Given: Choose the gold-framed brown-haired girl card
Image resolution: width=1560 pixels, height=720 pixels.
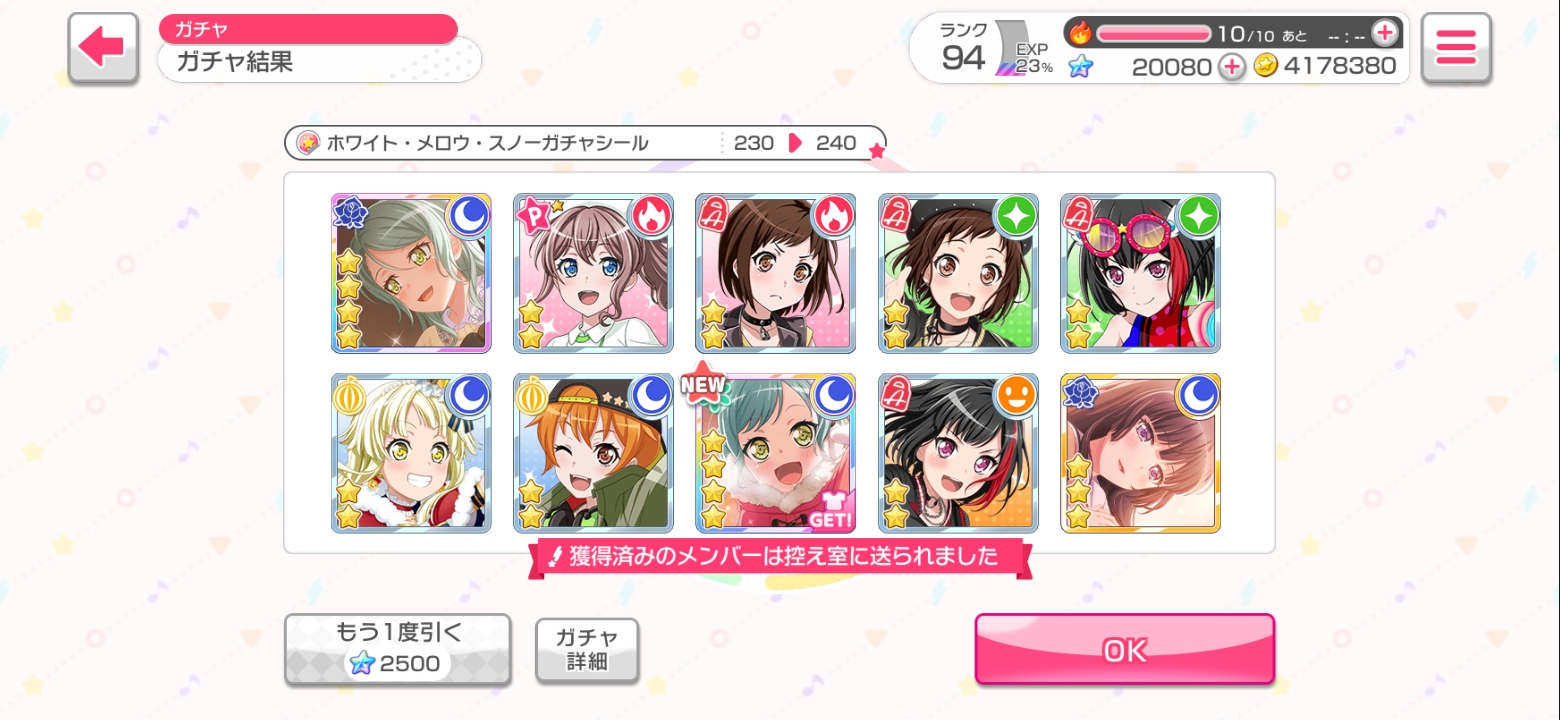Looking at the screenshot, I should (1140, 453).
